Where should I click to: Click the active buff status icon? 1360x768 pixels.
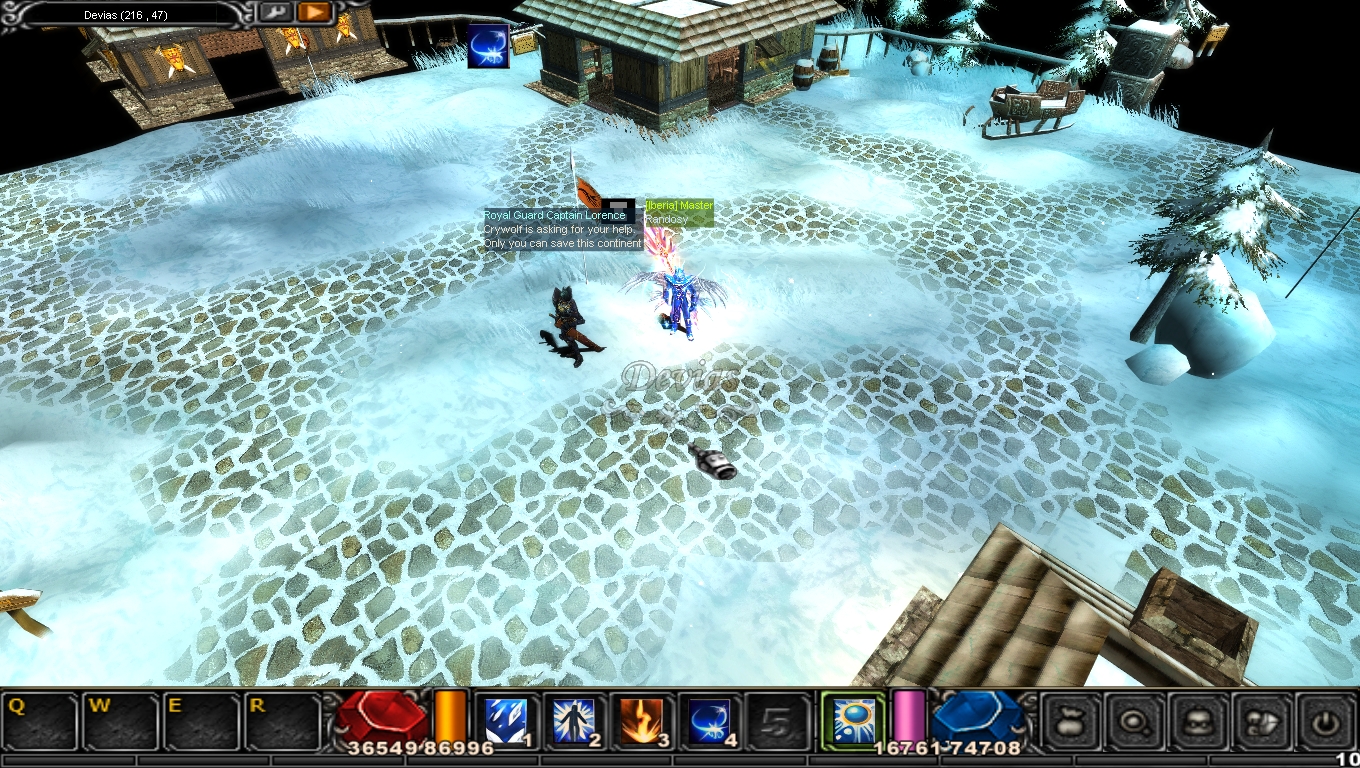(x=488, y=46)
